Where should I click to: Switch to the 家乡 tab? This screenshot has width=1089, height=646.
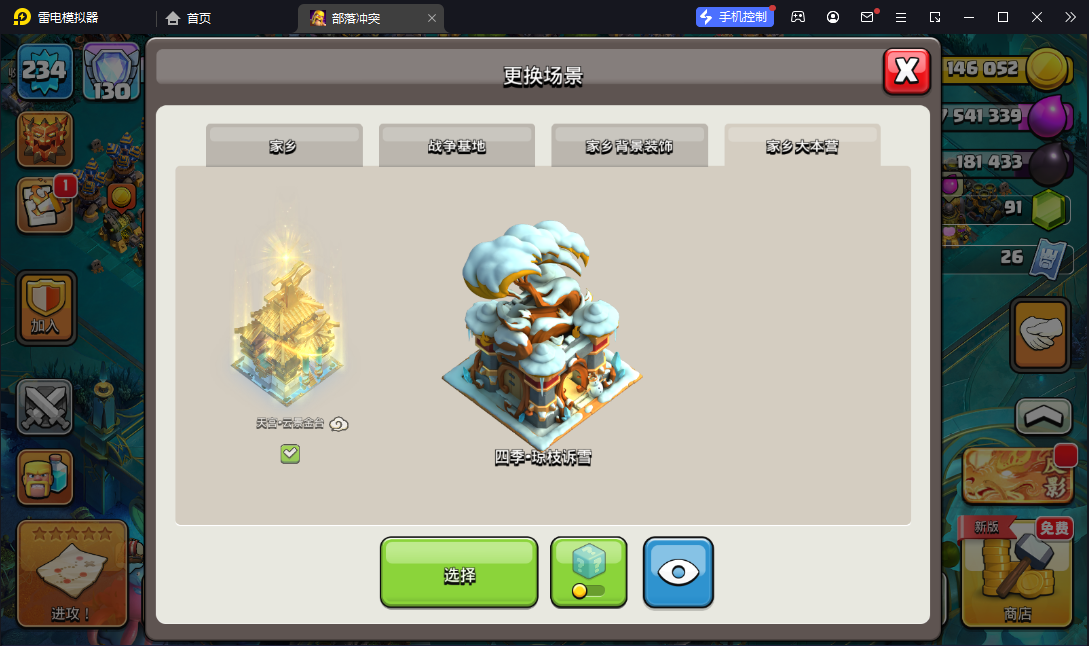coord(284,146)
